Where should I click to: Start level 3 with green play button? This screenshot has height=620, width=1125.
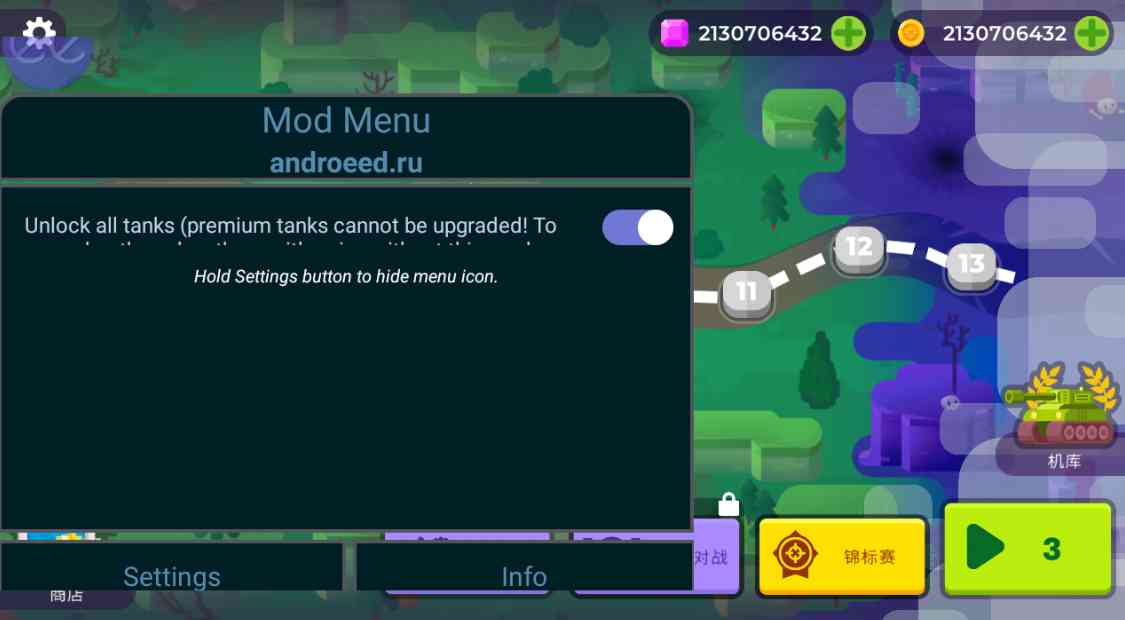tap(1027, 548)
